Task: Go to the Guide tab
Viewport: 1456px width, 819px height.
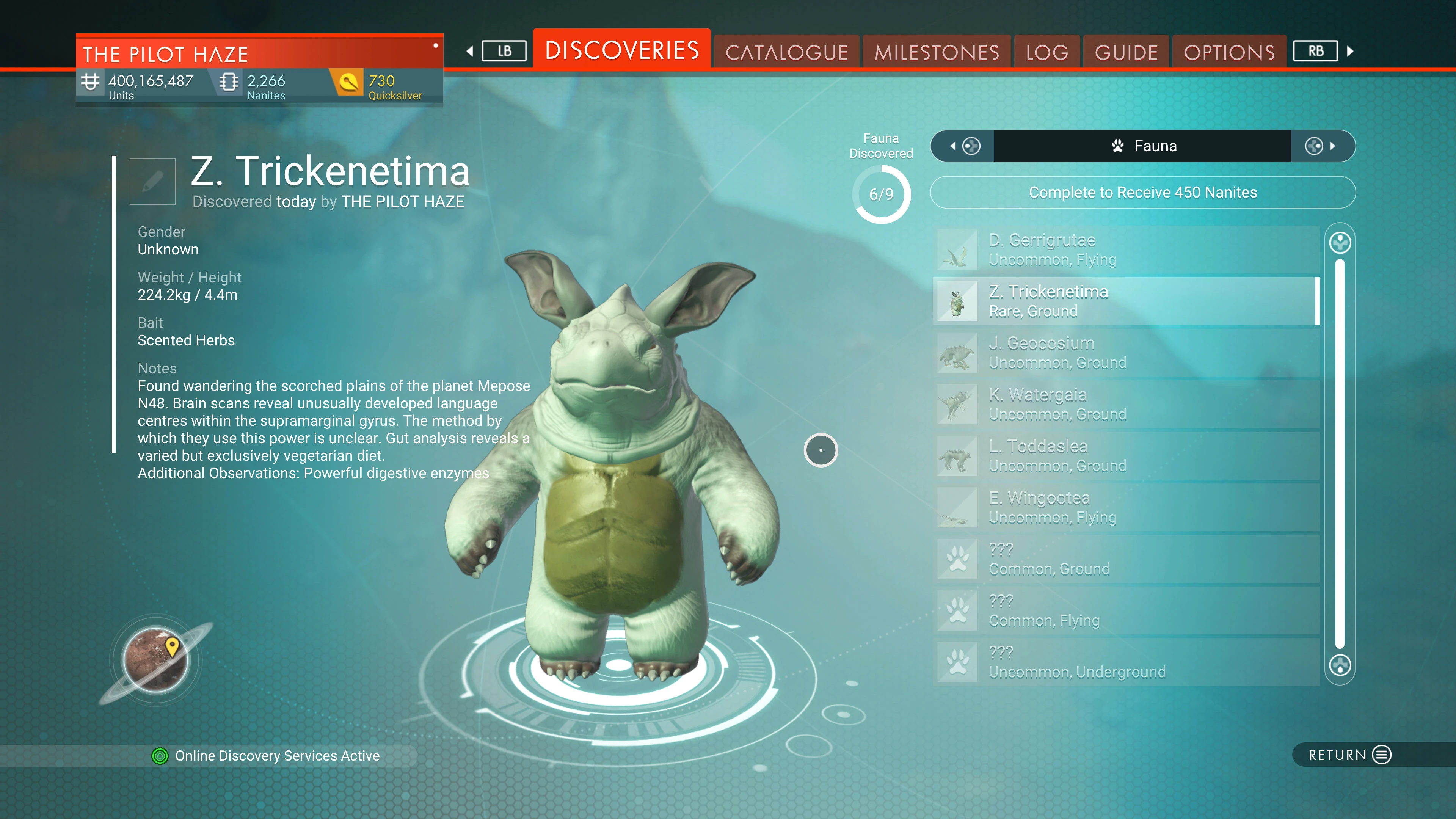Action: 1126,53
